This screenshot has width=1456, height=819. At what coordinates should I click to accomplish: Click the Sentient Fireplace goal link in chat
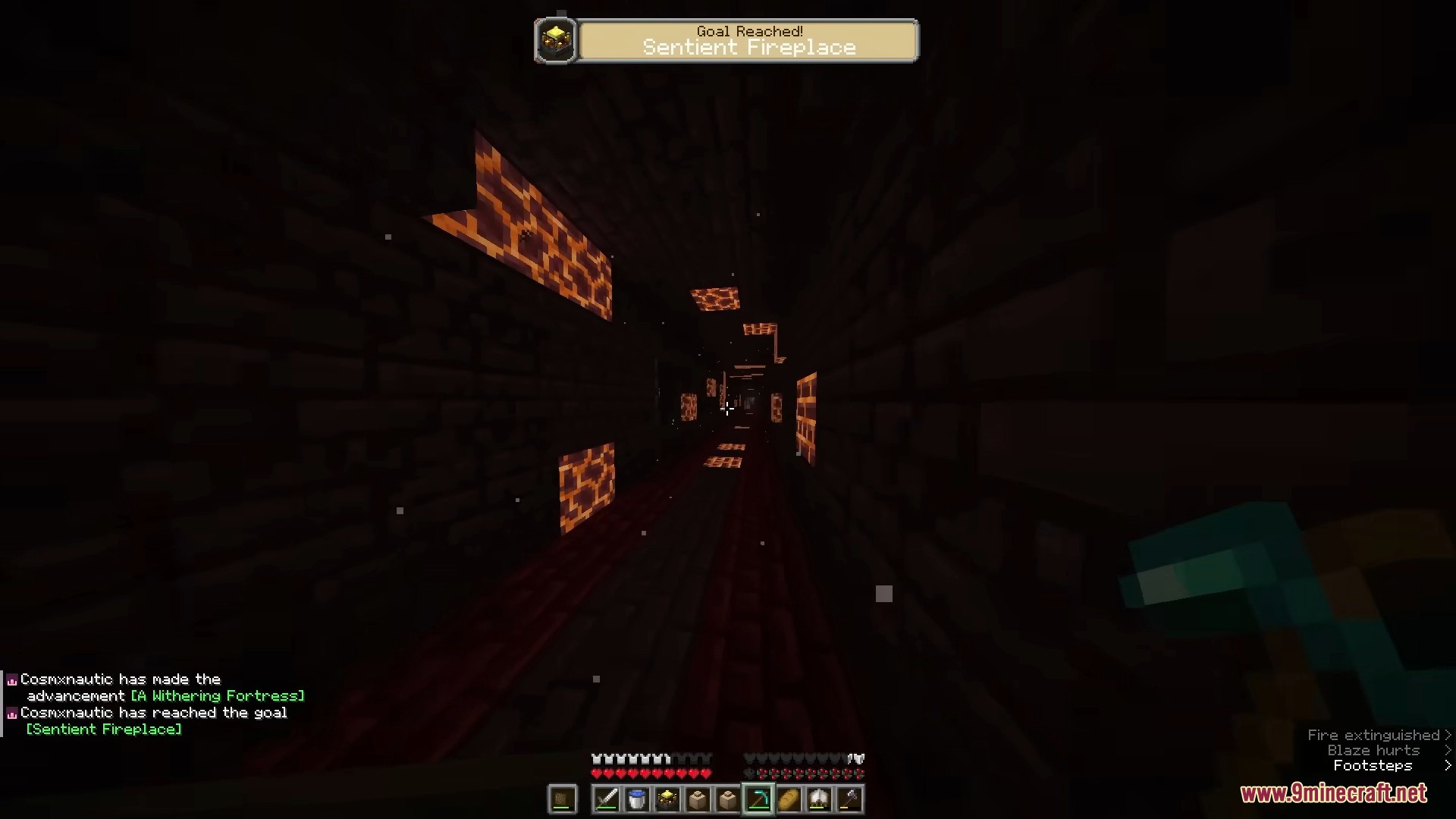104,730
